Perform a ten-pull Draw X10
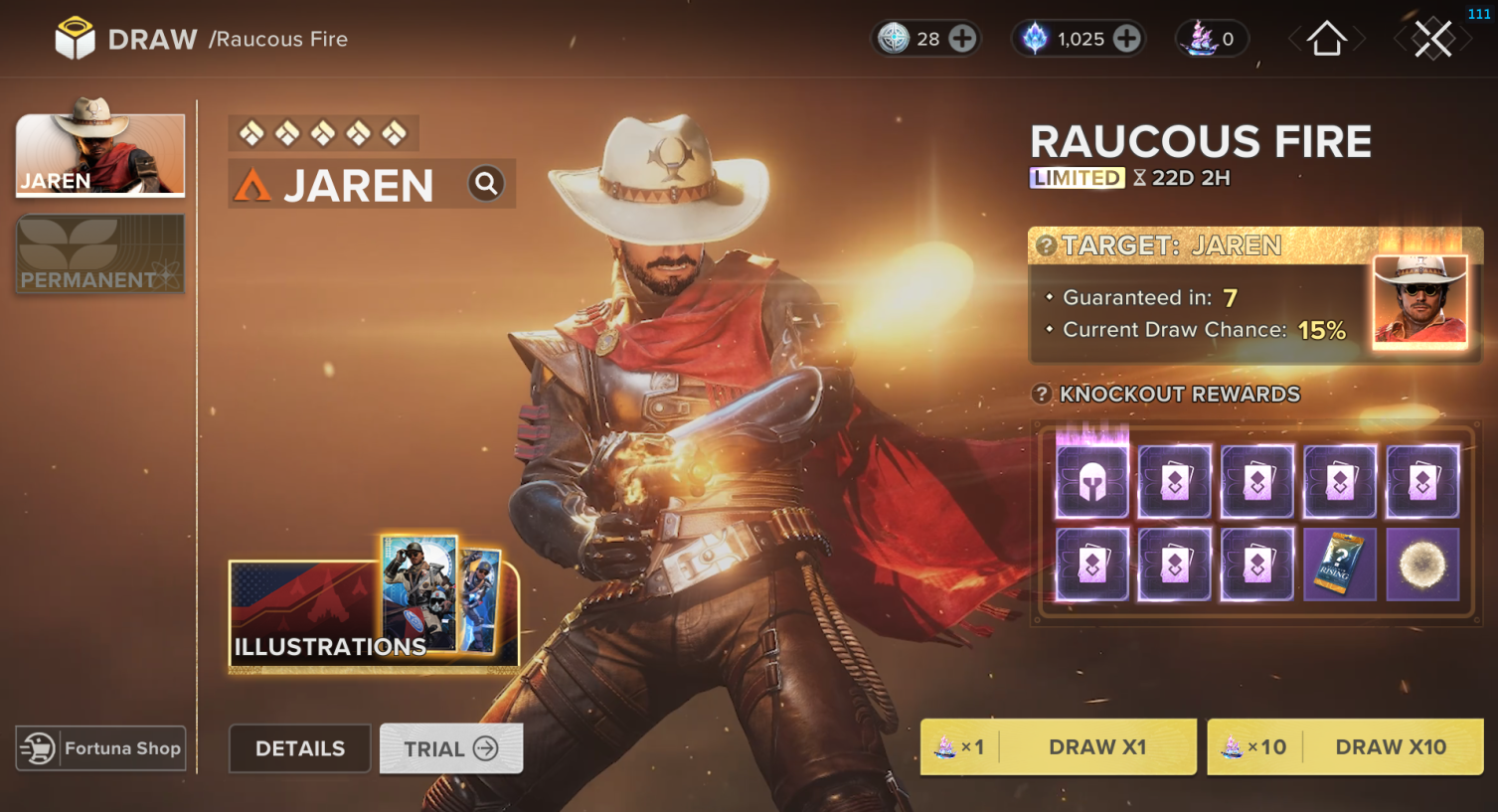The image size is (1498, 812). point(1345,746)
